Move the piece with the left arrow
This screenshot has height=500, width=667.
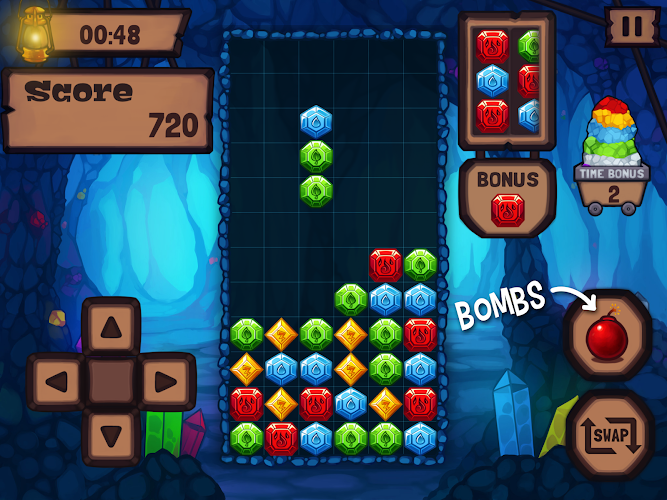[x=57, y=381]
